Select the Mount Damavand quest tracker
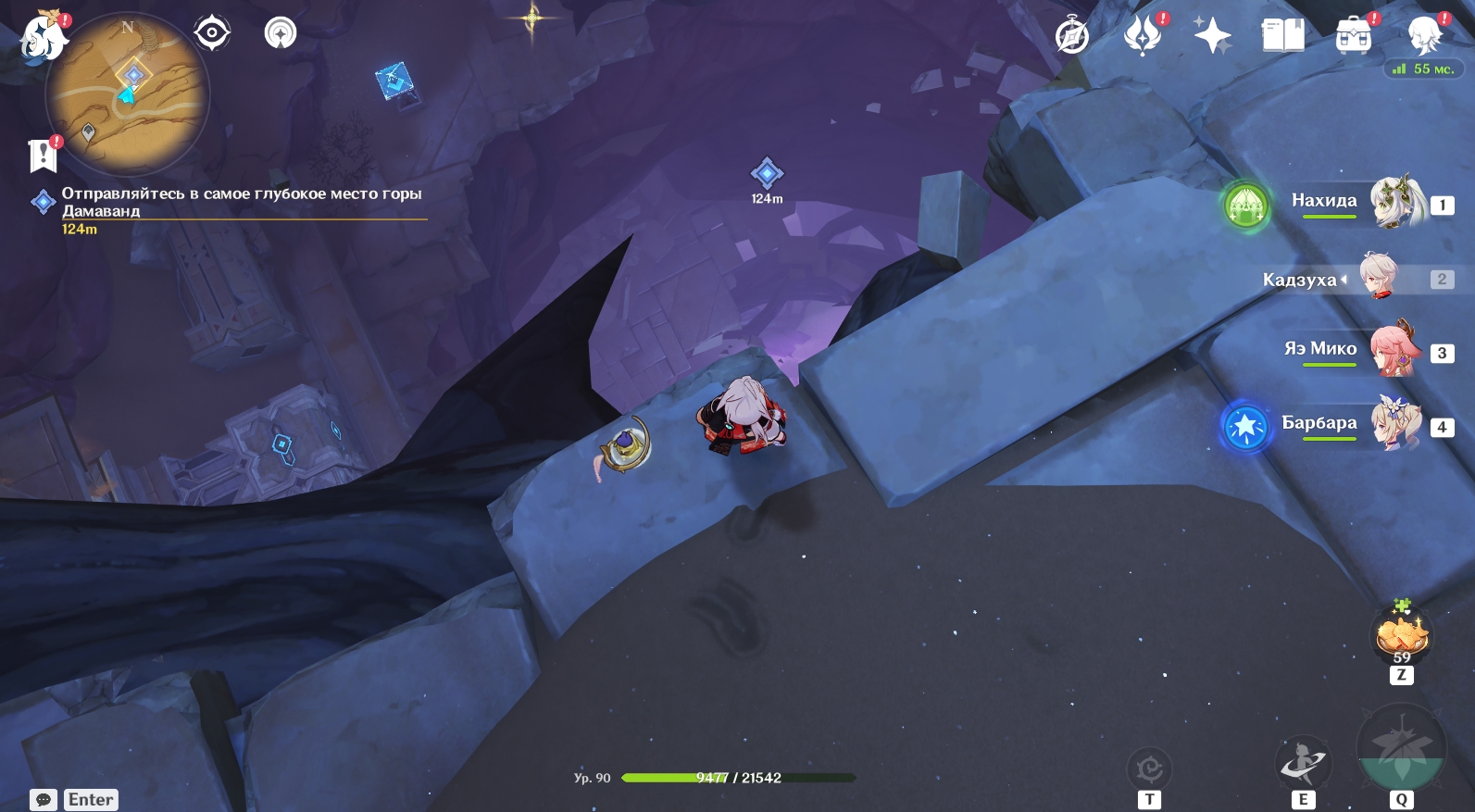 coord(241,202)
